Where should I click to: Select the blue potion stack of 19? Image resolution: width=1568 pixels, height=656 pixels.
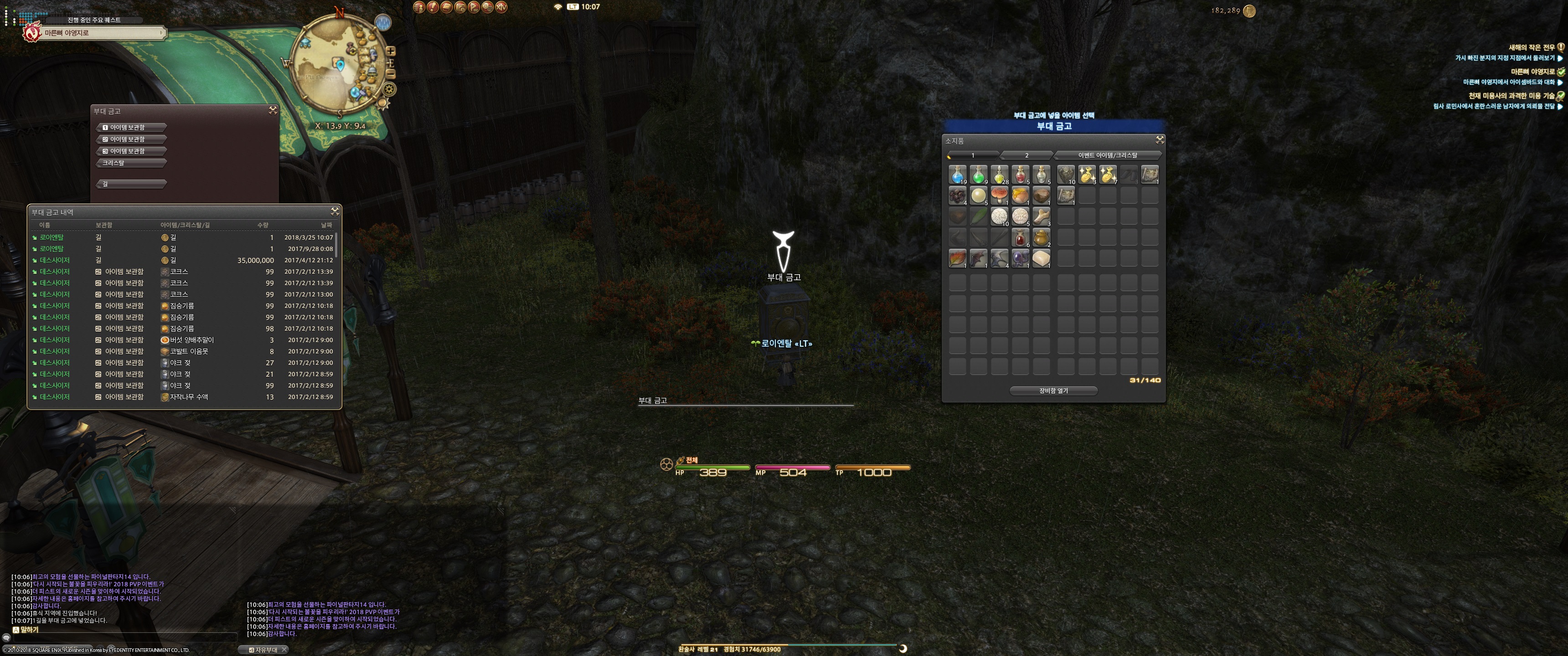point(958,174)
